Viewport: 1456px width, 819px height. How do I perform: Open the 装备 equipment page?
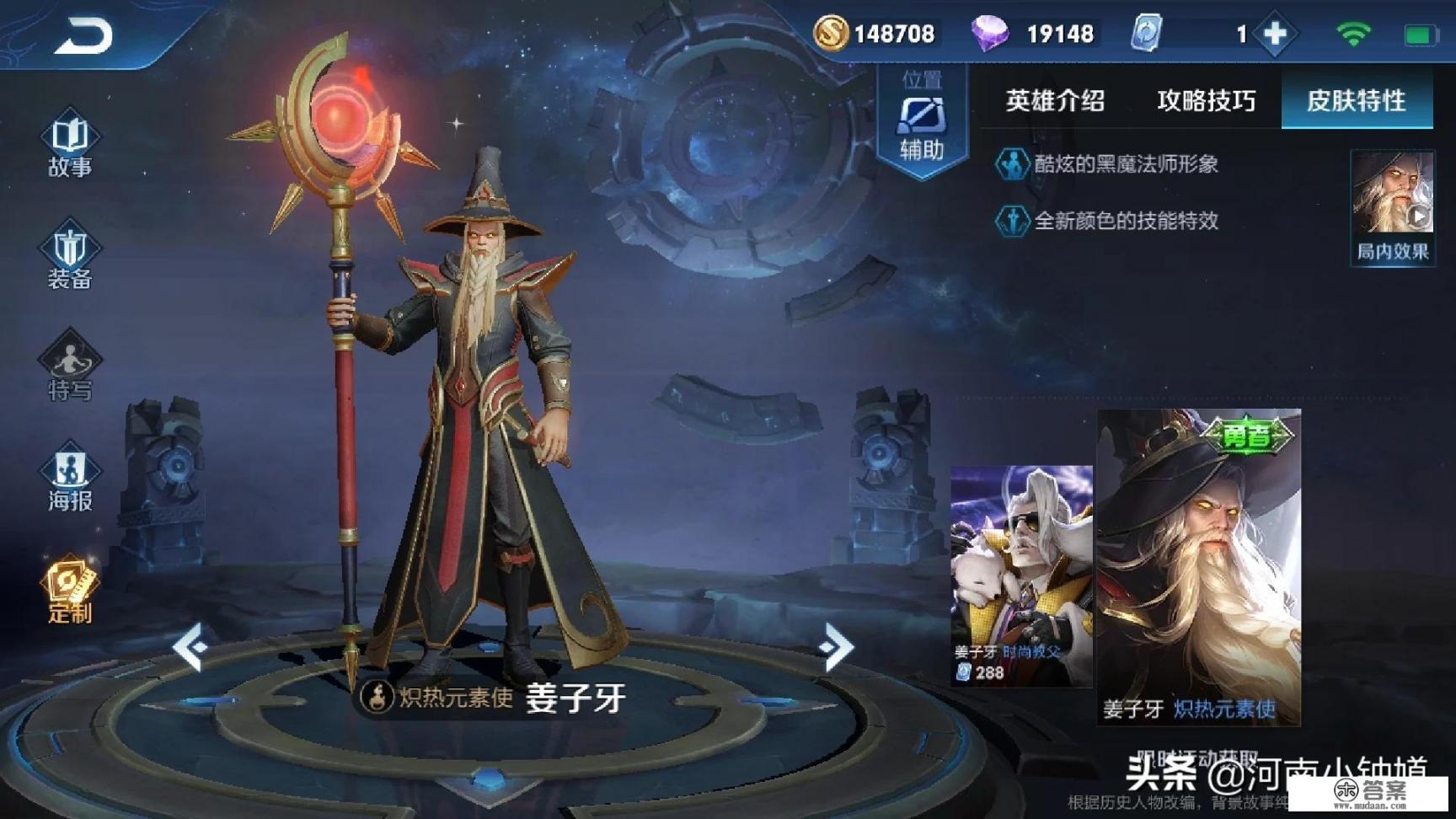click(70, 255)
